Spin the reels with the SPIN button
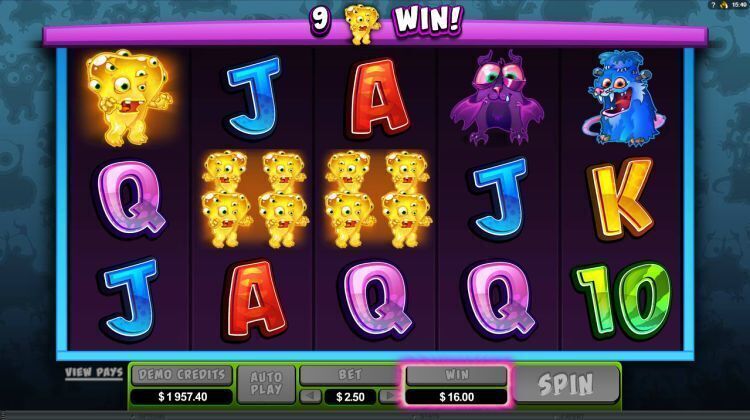 tap(567, 384)
